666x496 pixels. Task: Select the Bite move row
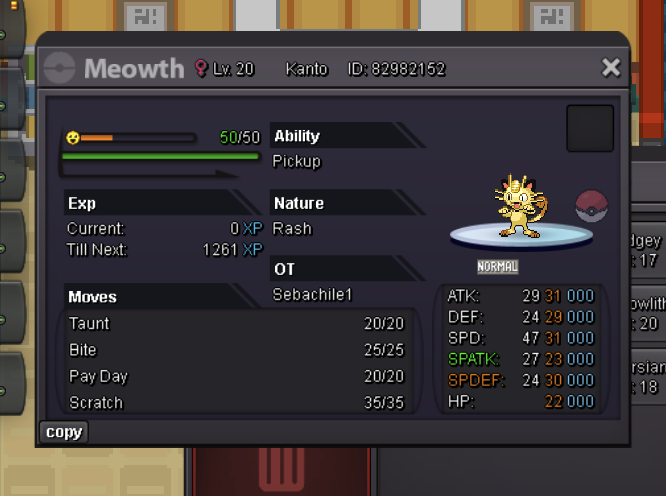click(x=236, y=350)
